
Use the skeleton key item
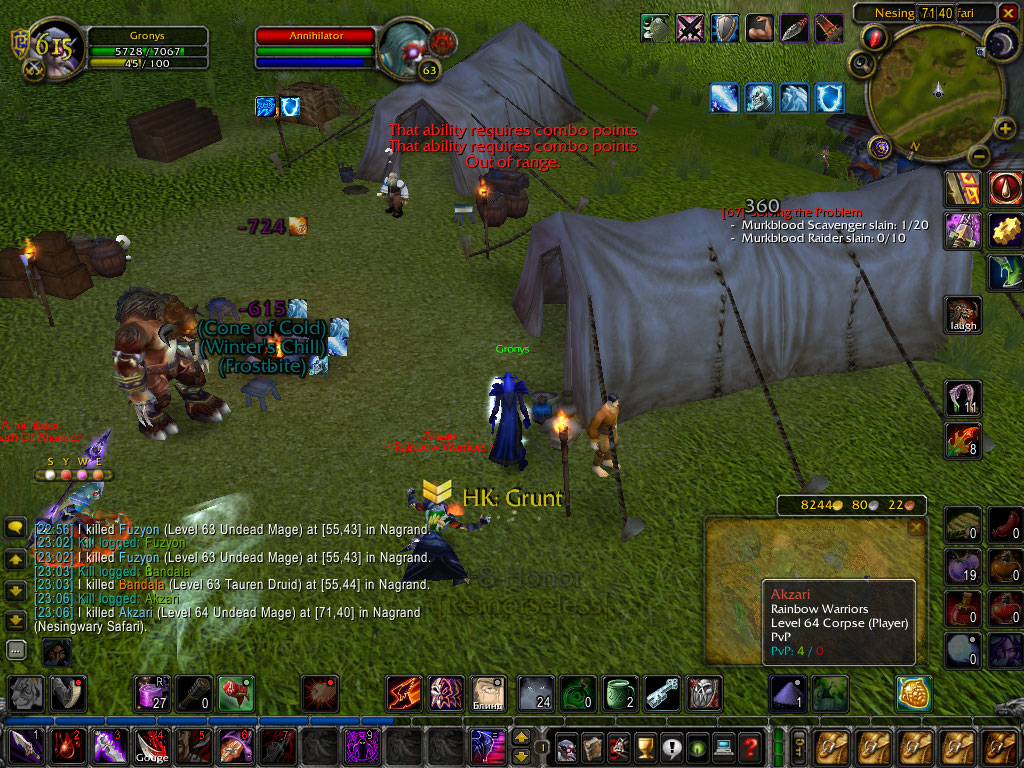tap(661, 692)
